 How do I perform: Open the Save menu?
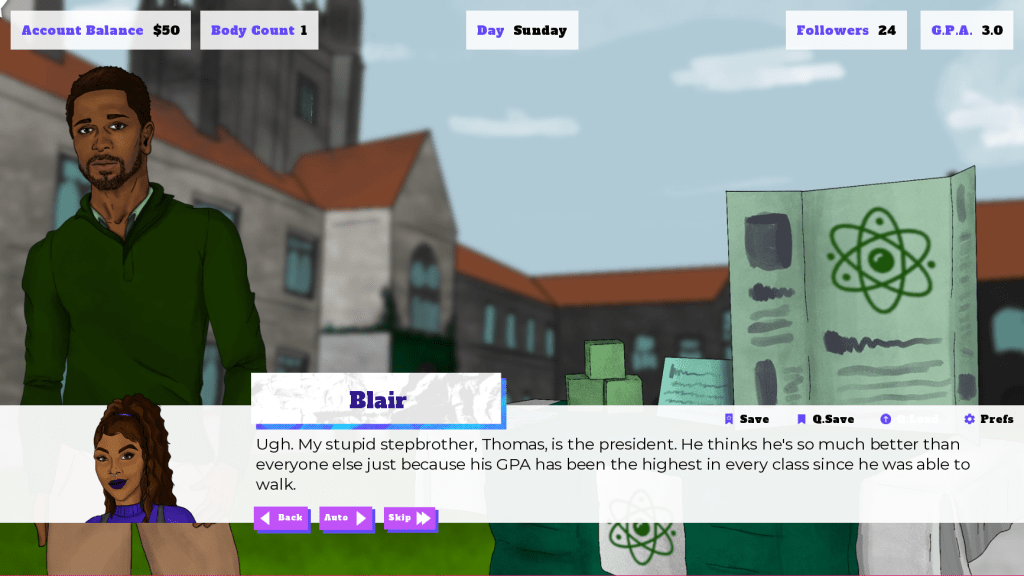(x=747, y=419)
